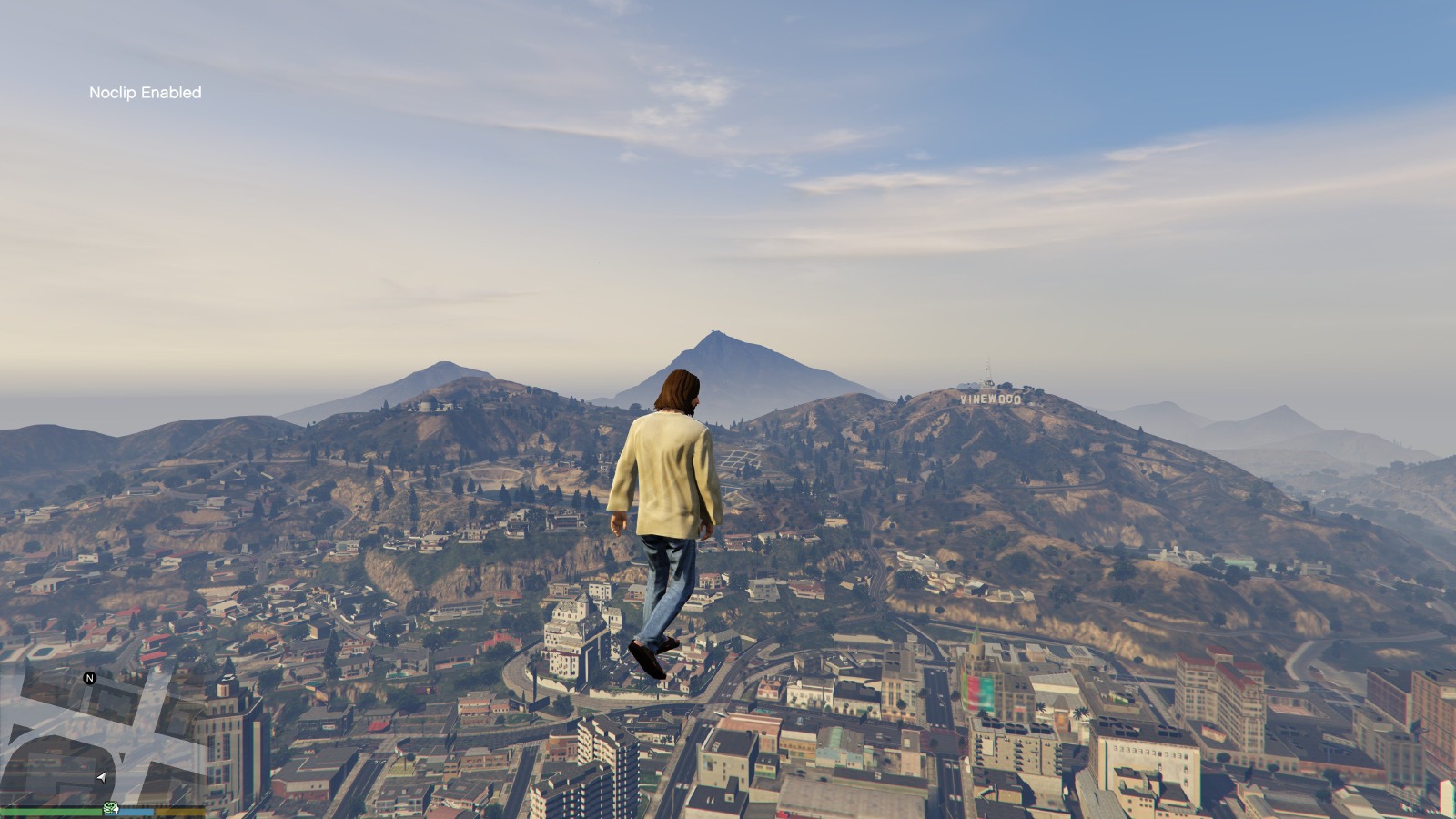The width and height of the screenshot is (1456, 819).
Task: Select the north N compass marker
Action: (89, 678)
